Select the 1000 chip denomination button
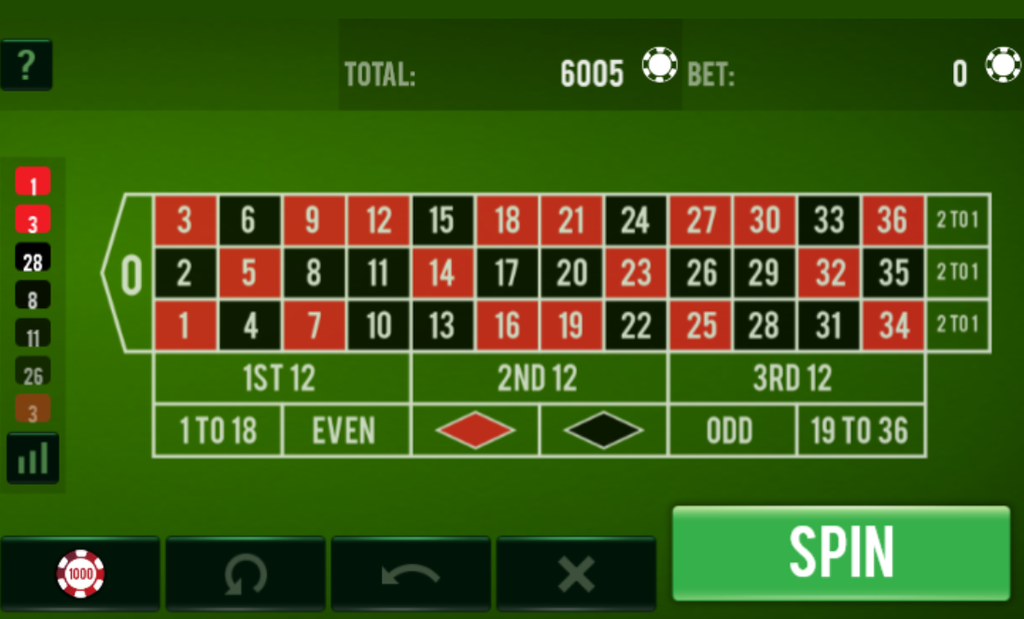This screenshot has width=1024, height=619. pyautogui.click(x=80, y=574)
